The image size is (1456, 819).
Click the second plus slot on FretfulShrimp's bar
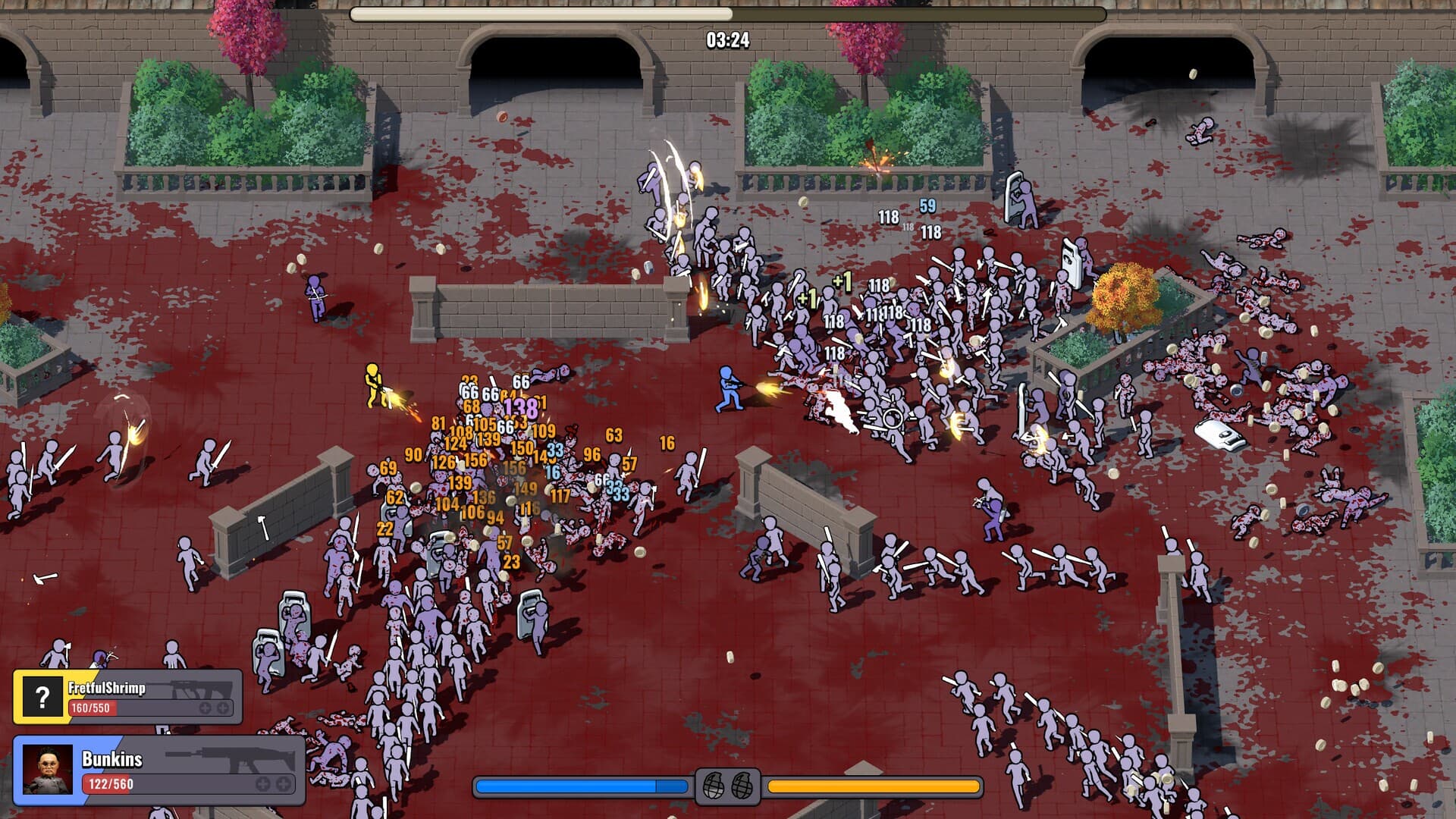tap(222, 708)
